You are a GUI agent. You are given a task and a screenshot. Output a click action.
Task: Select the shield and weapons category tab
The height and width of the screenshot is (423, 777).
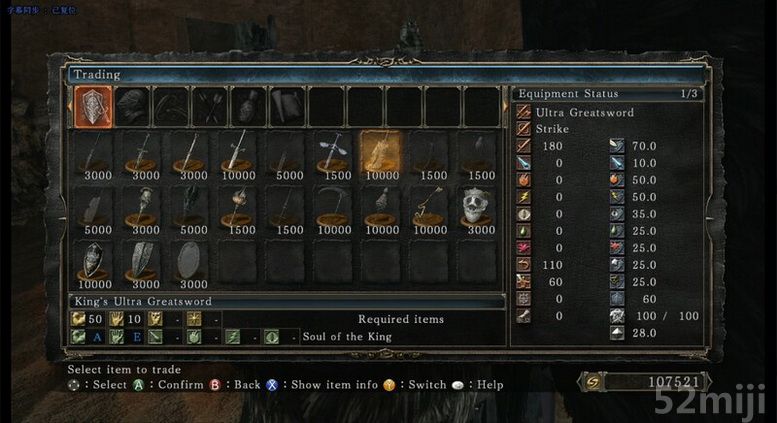93,106
